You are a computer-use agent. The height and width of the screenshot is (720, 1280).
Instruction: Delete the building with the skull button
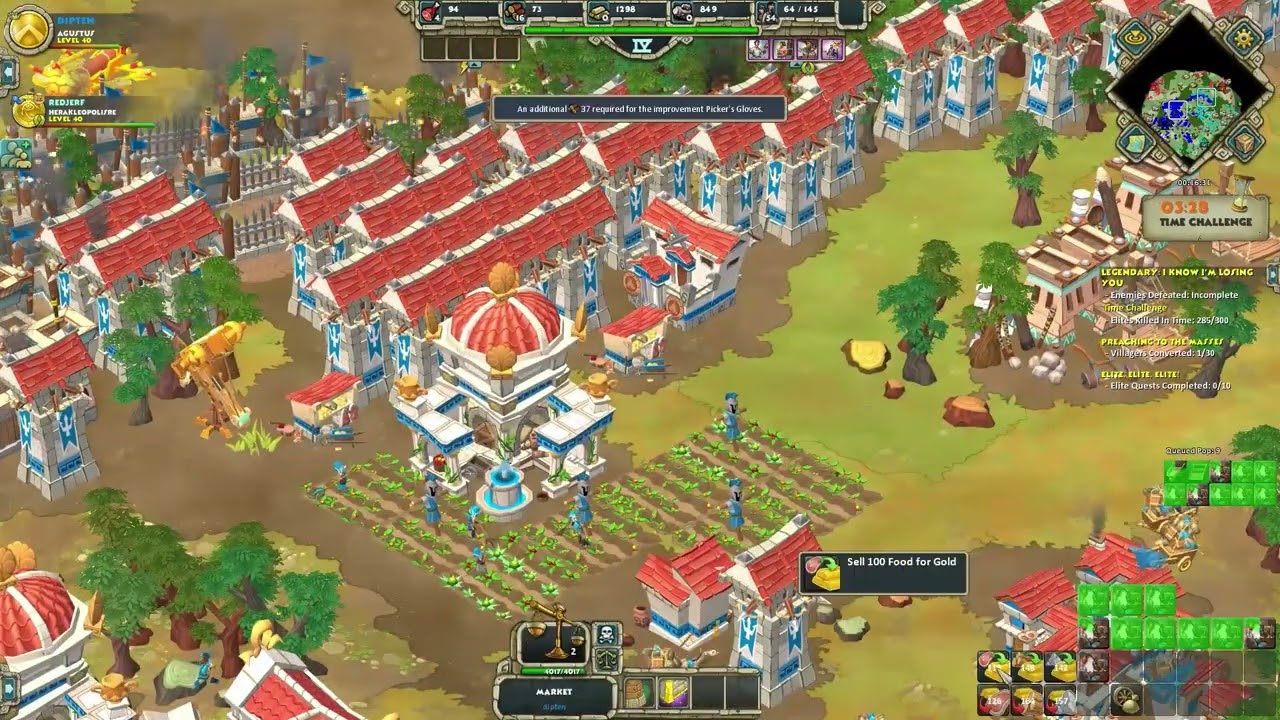point(607,635)
